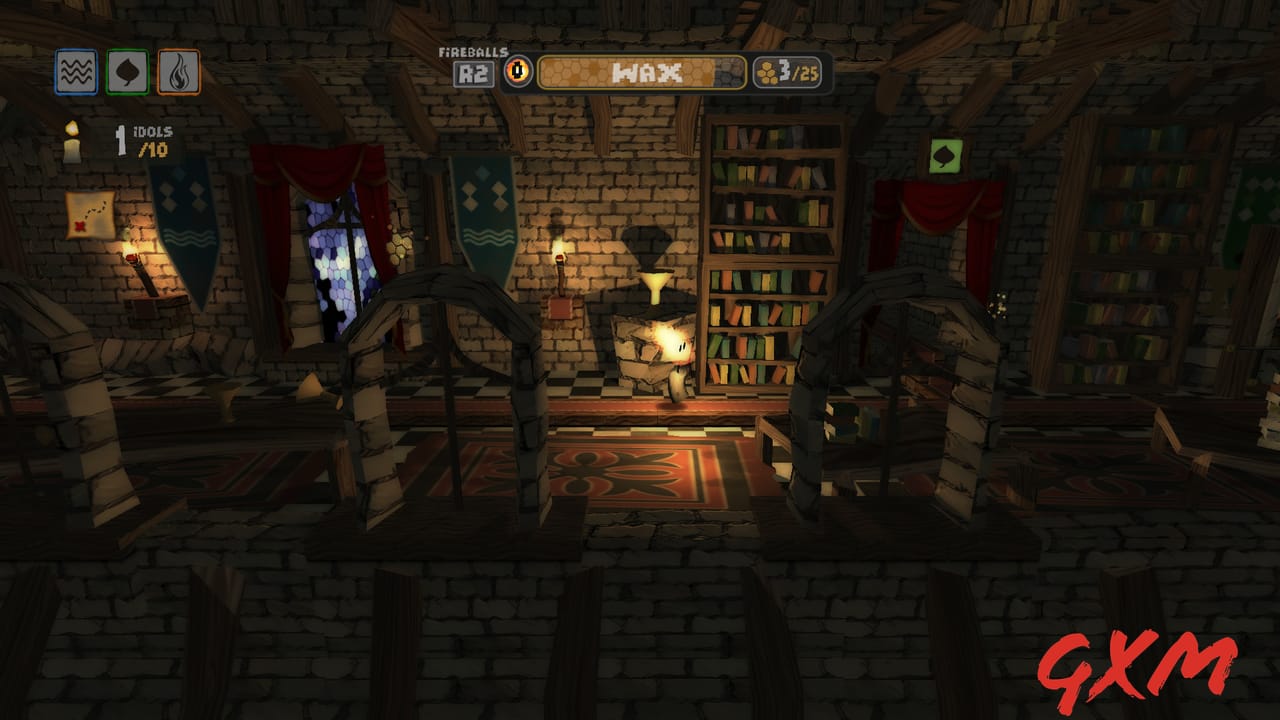Click the WAX progress bar
The height and width of the screenshot is (720, 1280).
click(x=642, y=71)
